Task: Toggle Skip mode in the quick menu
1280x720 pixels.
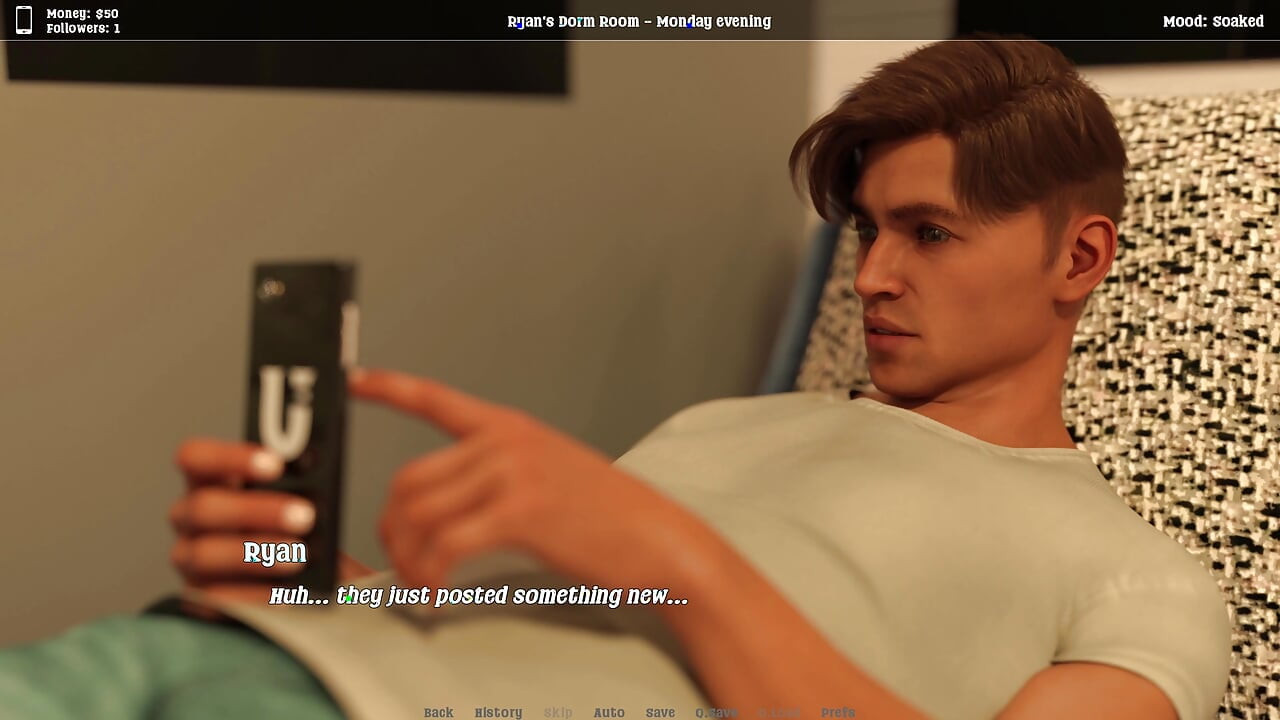Action: (x=558, y=712)
